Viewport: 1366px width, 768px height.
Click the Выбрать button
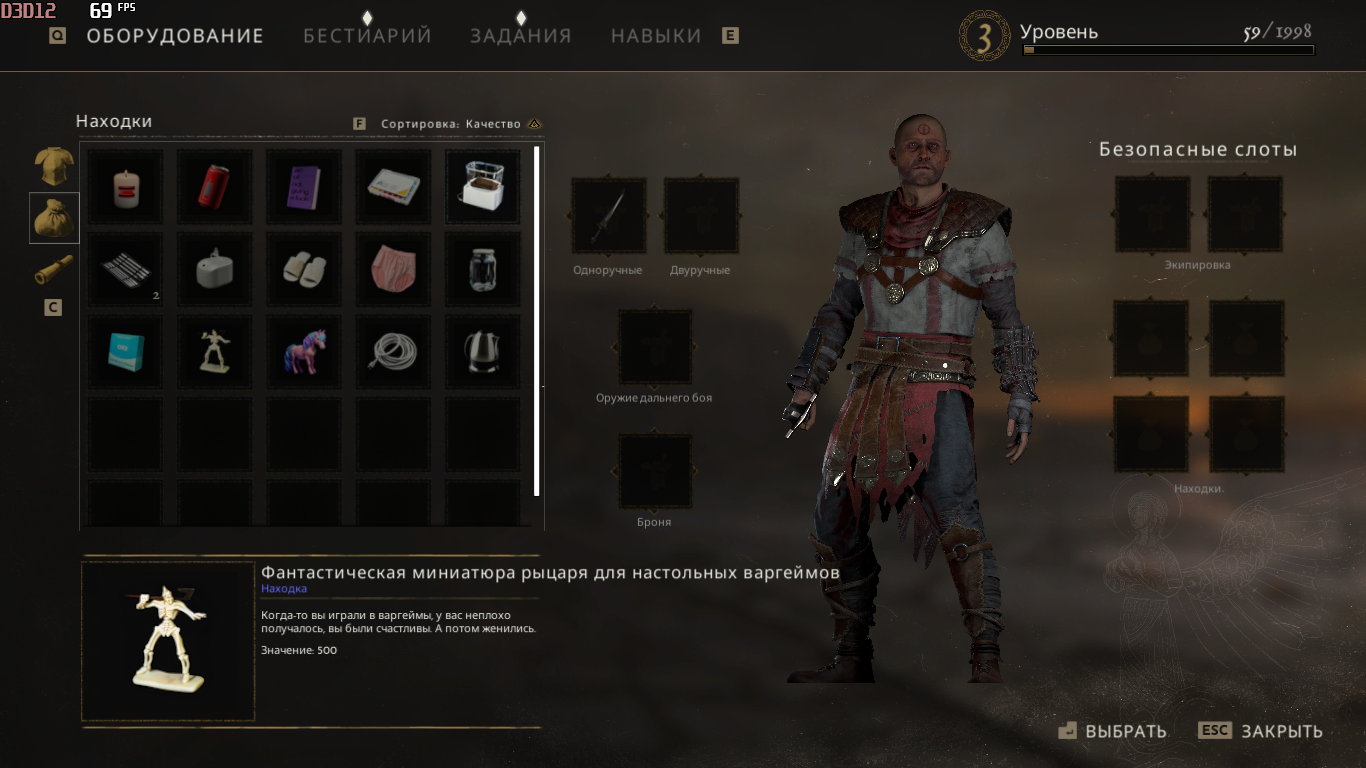point(1112,731)
